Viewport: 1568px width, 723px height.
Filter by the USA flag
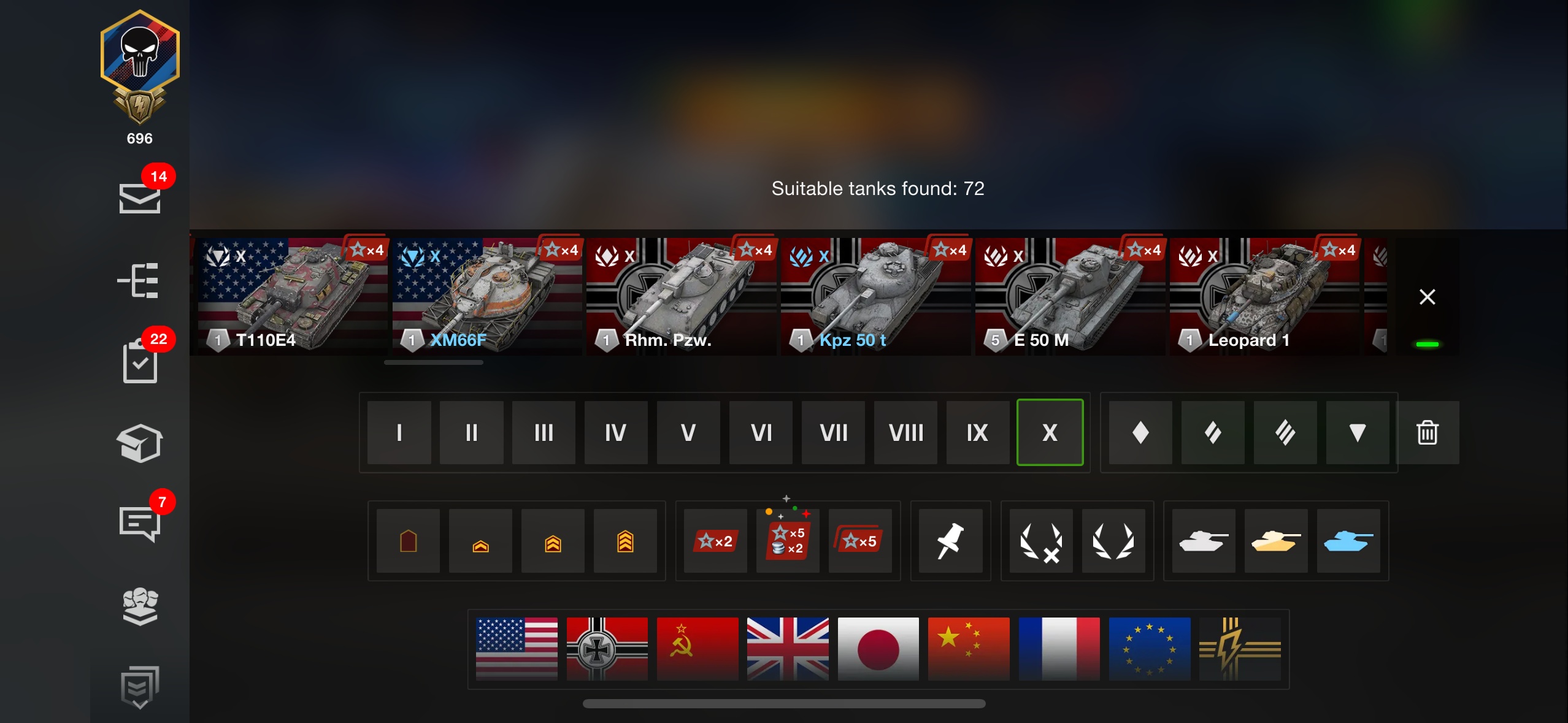(x=517, y=649)
